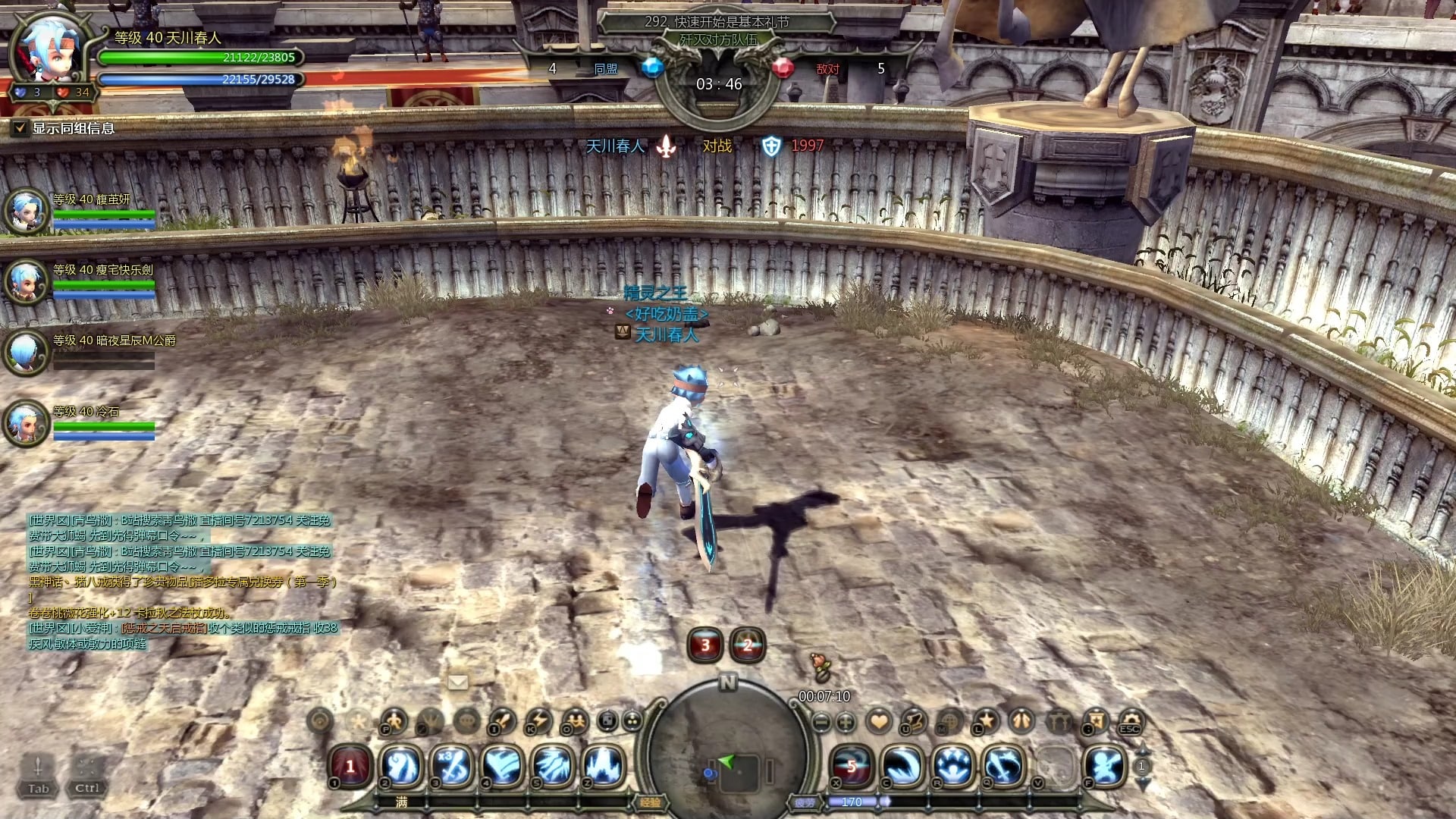Open the inventory sword icon marked I

[502, 720]
